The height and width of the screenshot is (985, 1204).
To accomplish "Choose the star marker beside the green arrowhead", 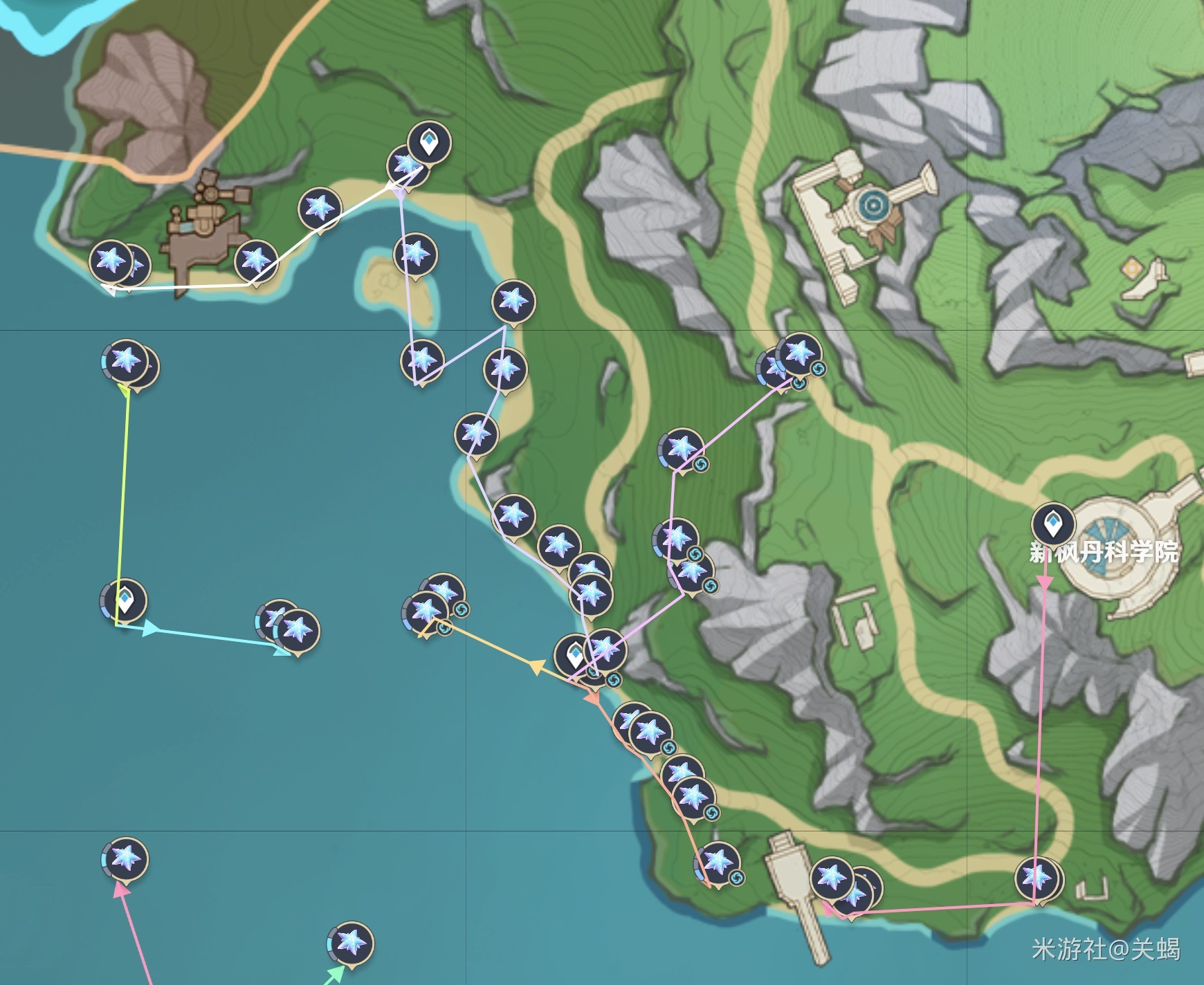I will (351, 942).
